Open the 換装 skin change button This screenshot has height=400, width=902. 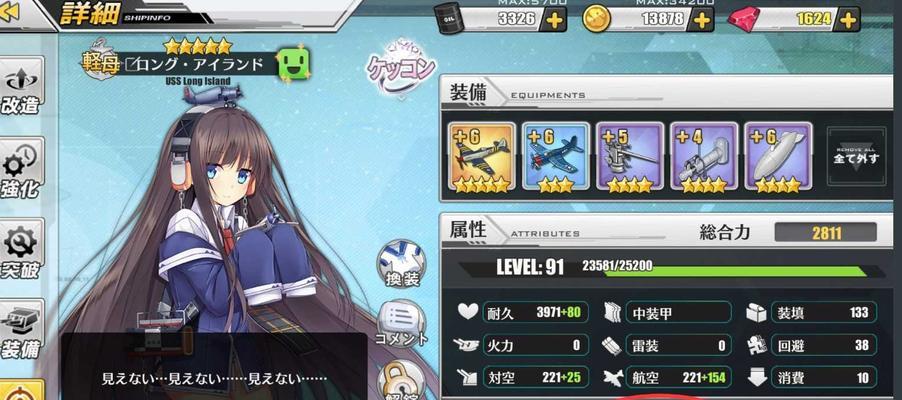coord(402,265)
